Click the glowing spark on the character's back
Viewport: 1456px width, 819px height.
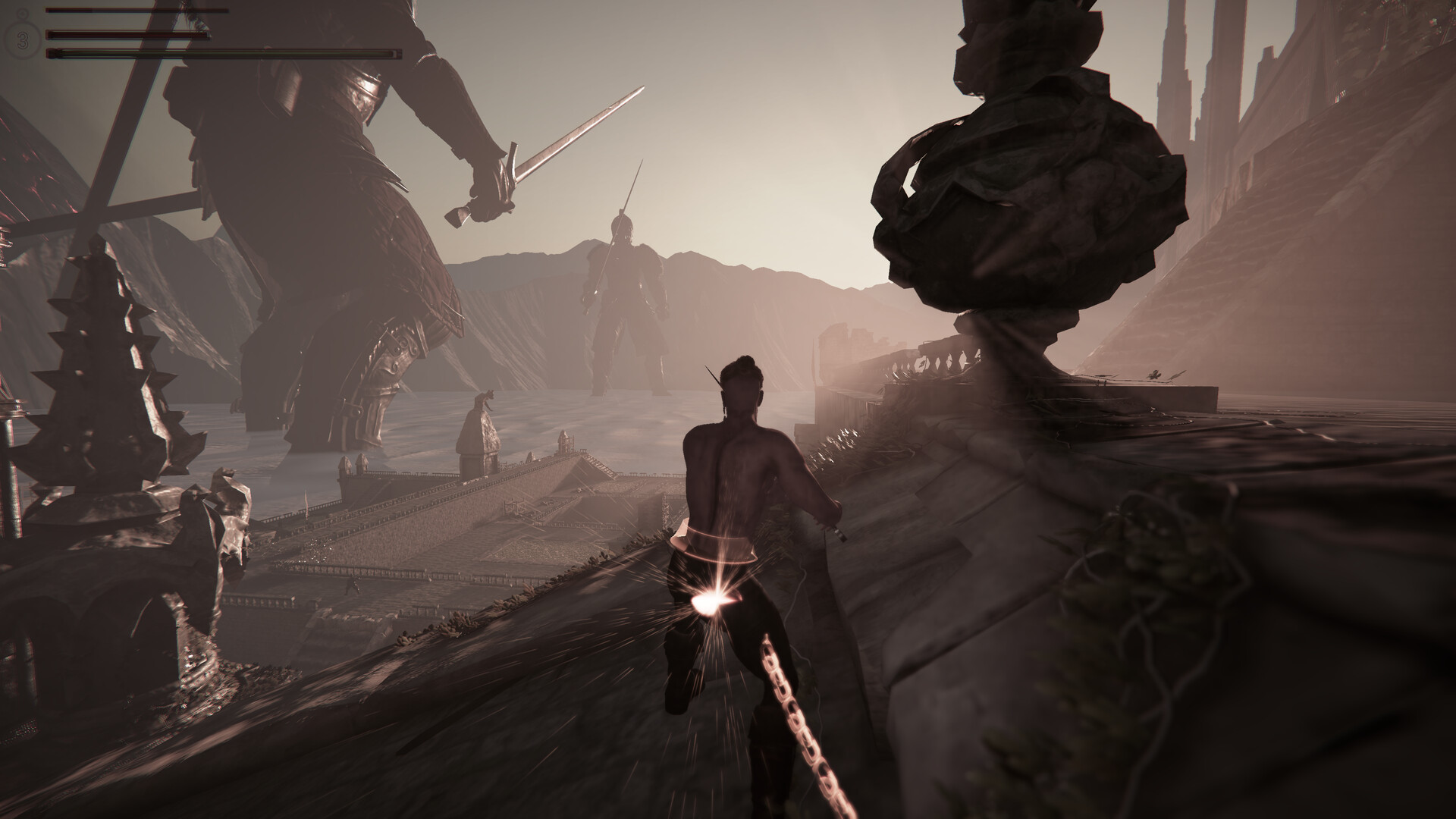[711, 599]
